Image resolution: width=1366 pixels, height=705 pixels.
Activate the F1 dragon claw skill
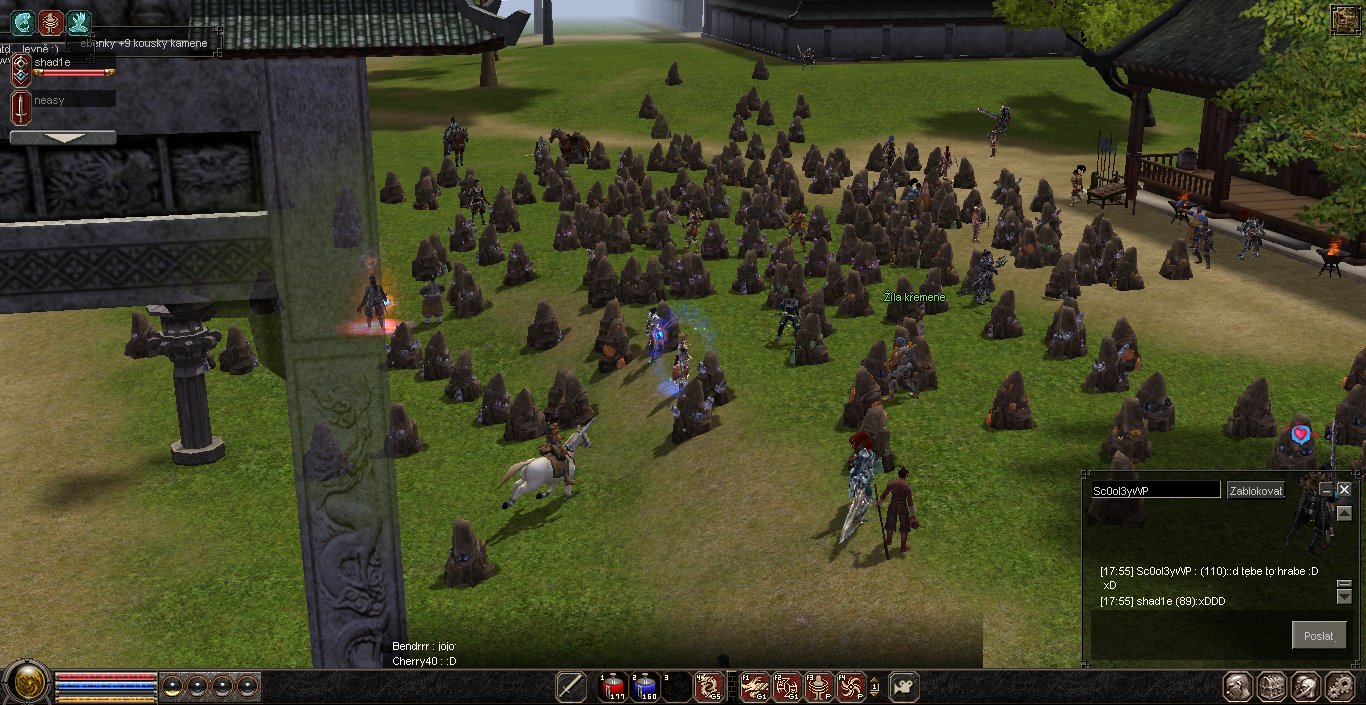[755, 686]
